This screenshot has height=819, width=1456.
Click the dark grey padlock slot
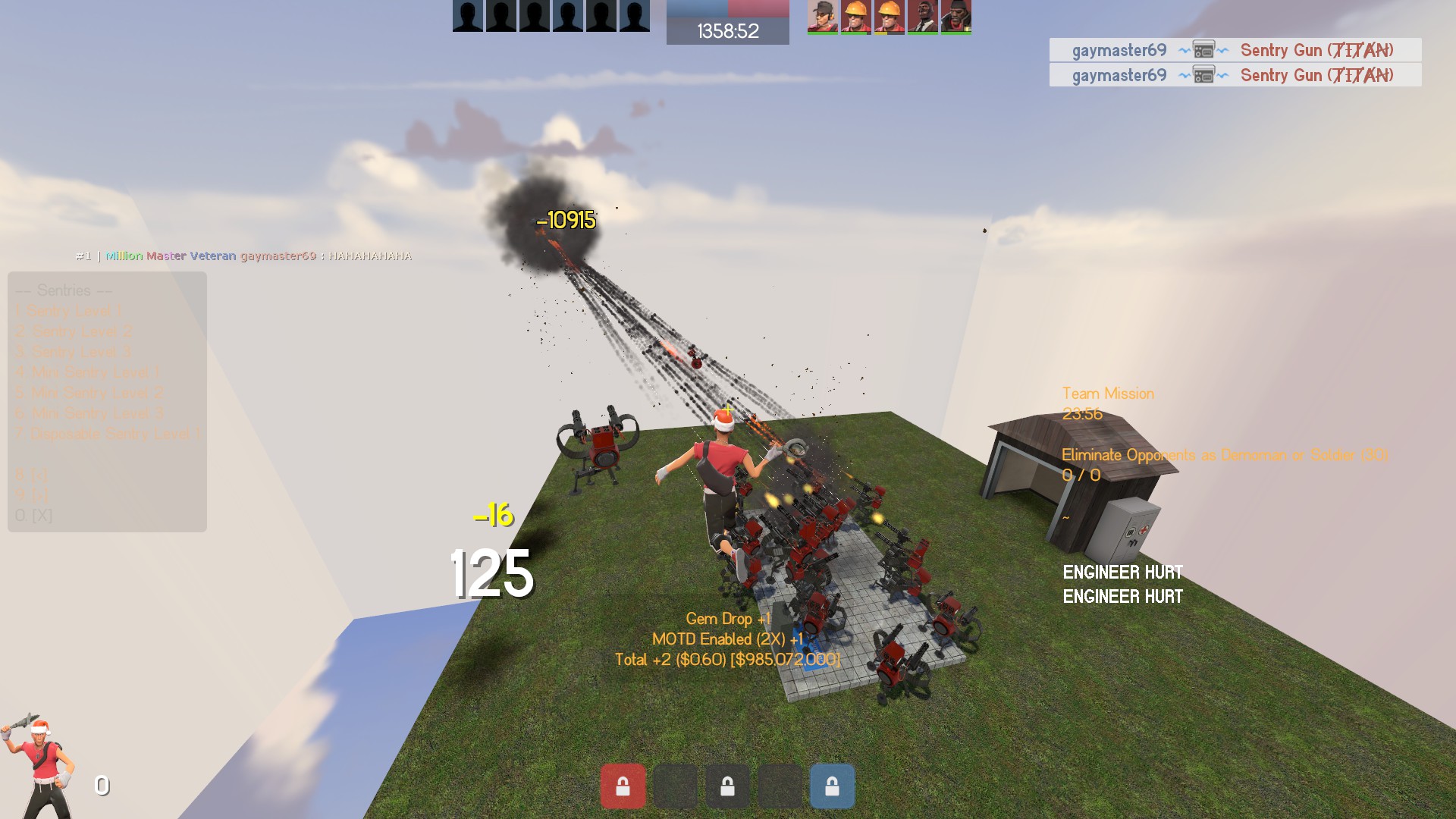pos(727,786)
